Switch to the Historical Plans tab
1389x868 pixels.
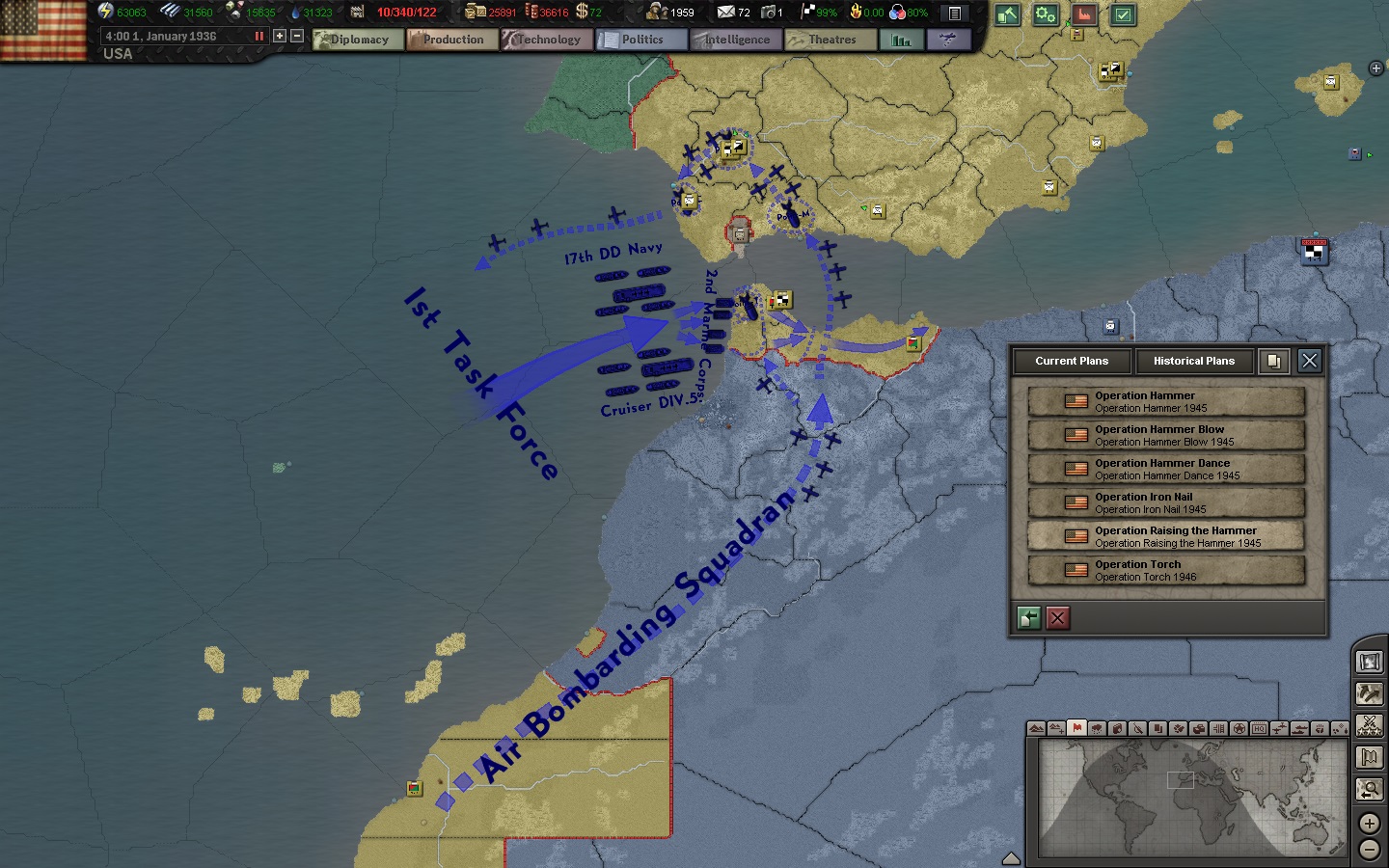(x=1194, y=362)
